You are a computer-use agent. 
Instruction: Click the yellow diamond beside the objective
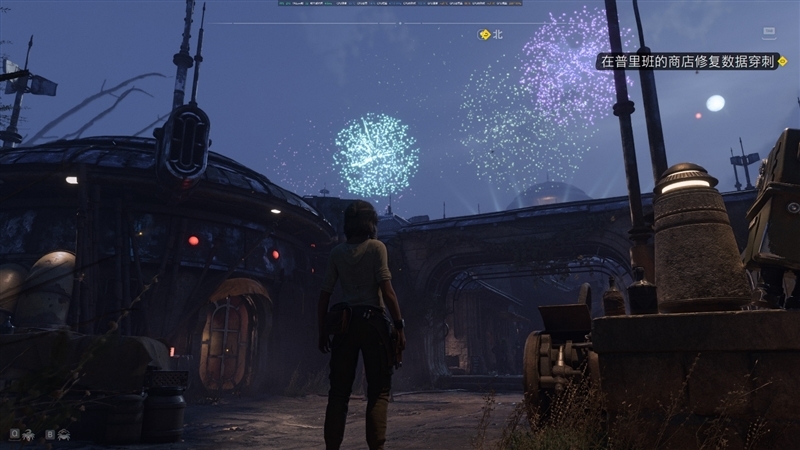(x=782, y=61)
